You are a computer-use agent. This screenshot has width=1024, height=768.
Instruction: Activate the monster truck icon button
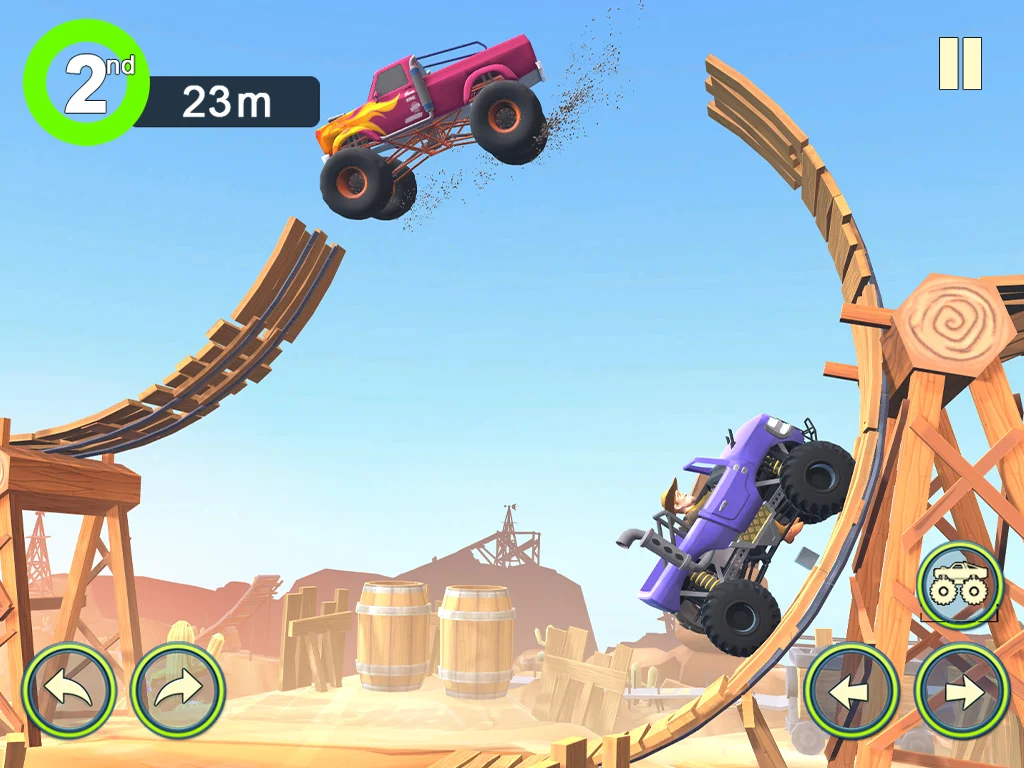click(x=960, y=585)
